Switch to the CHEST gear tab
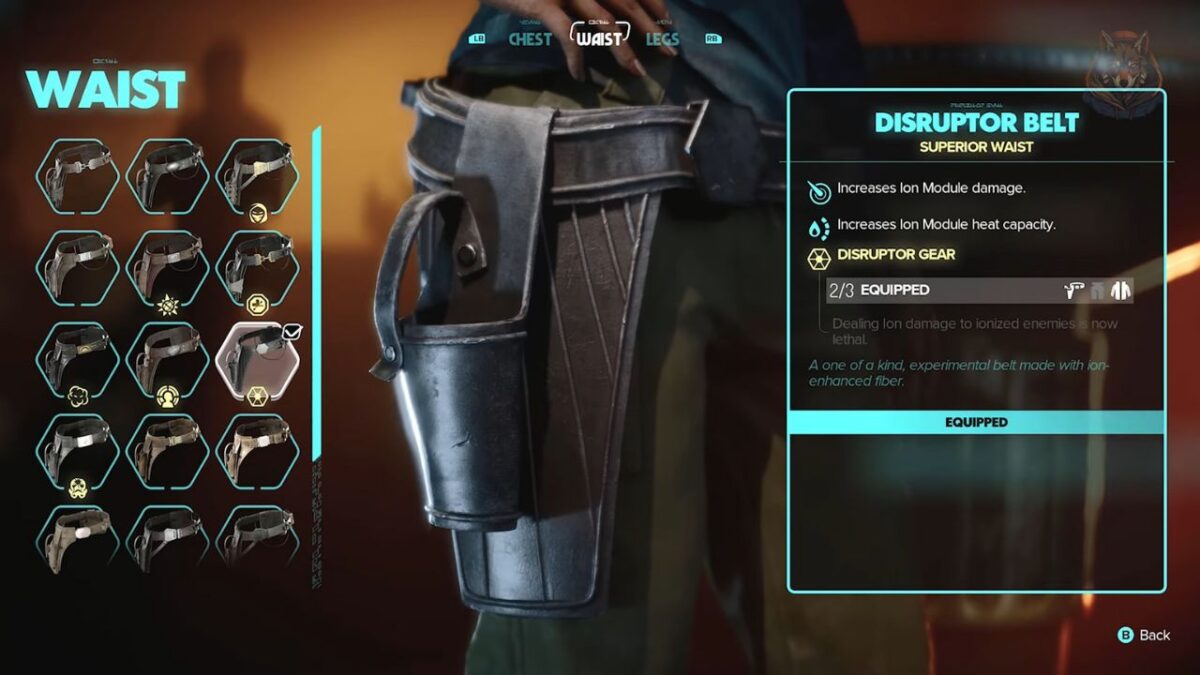 [x=529, y=39]
